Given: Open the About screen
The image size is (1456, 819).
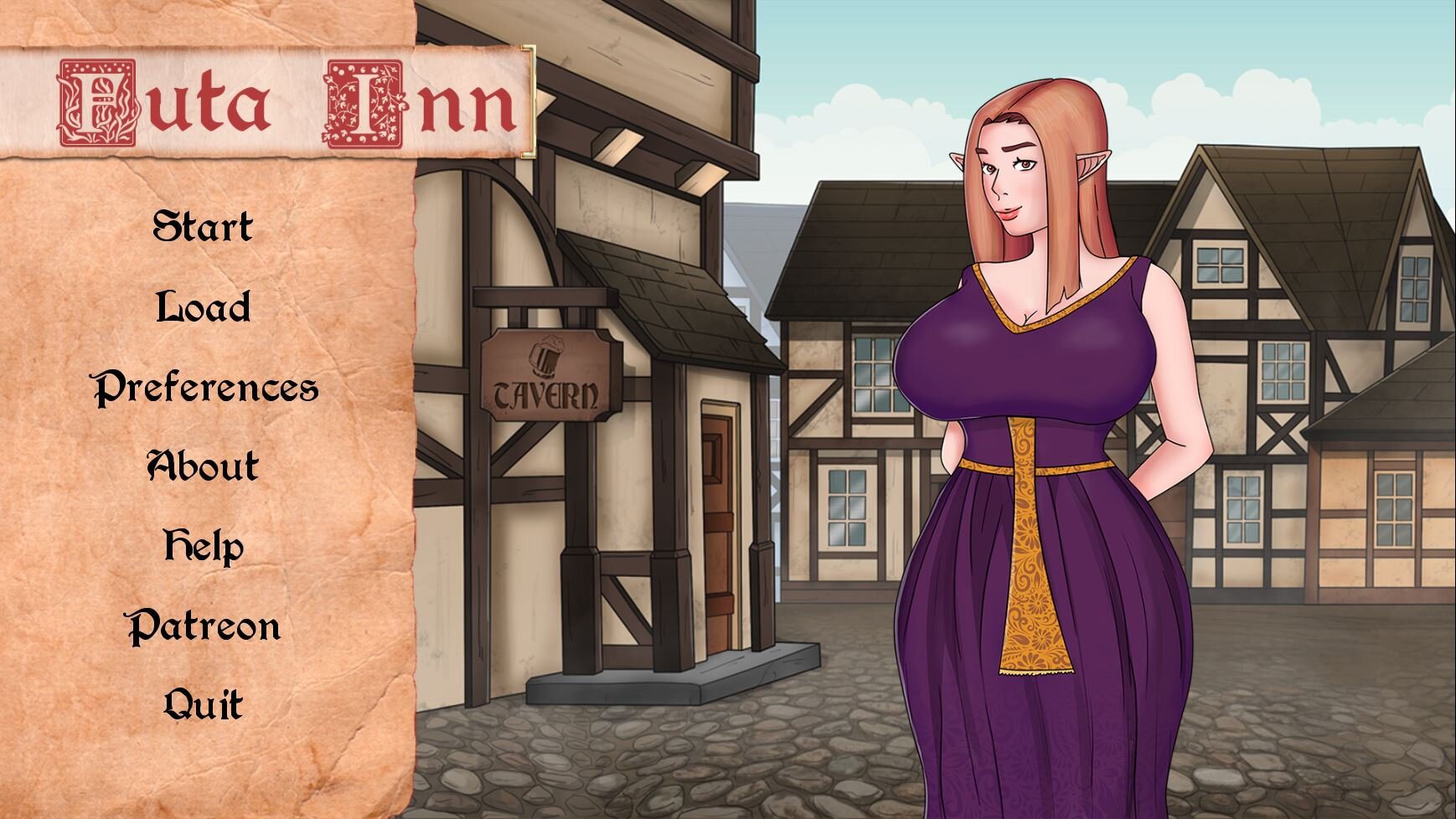Looking at the screenshot, I should 201,467.
